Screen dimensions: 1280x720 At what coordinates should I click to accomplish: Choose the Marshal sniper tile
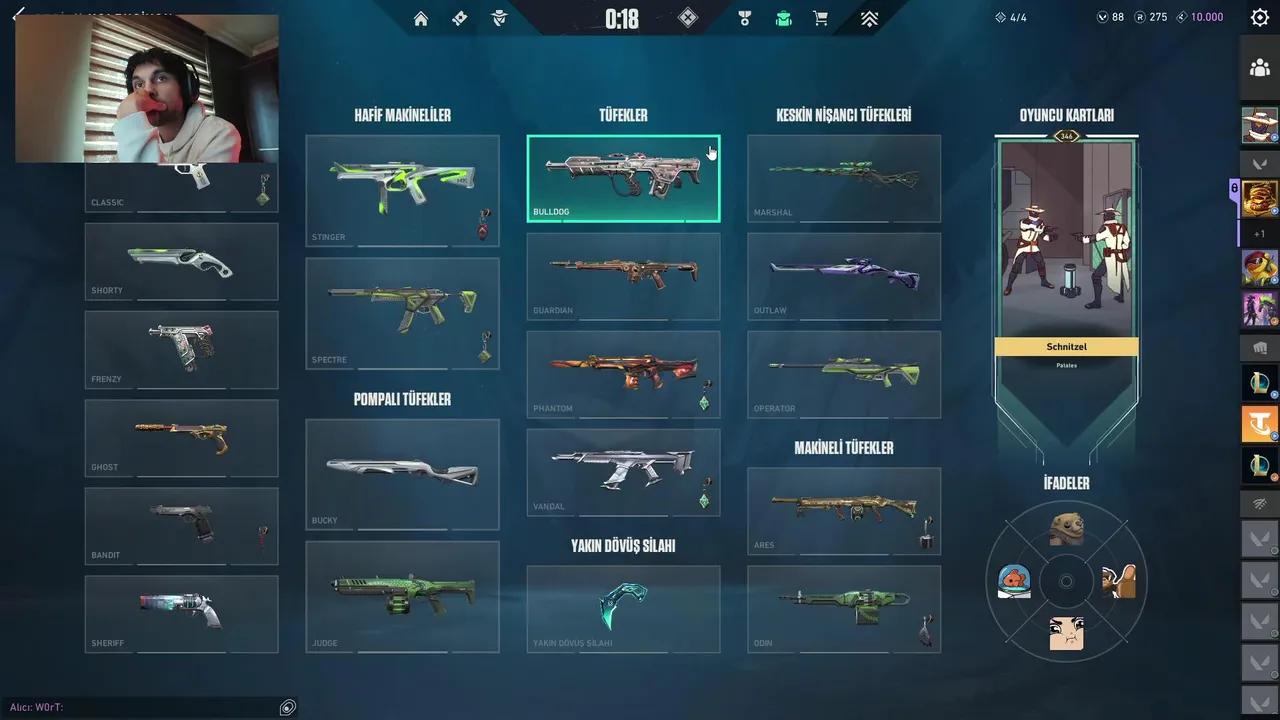click(x=844, y=178)
